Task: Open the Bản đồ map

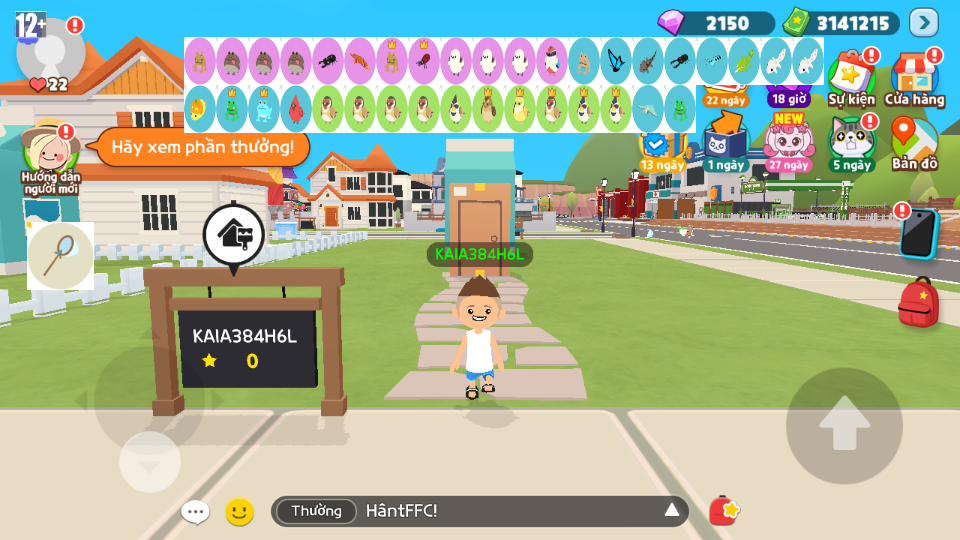Action: pos(914,142)
